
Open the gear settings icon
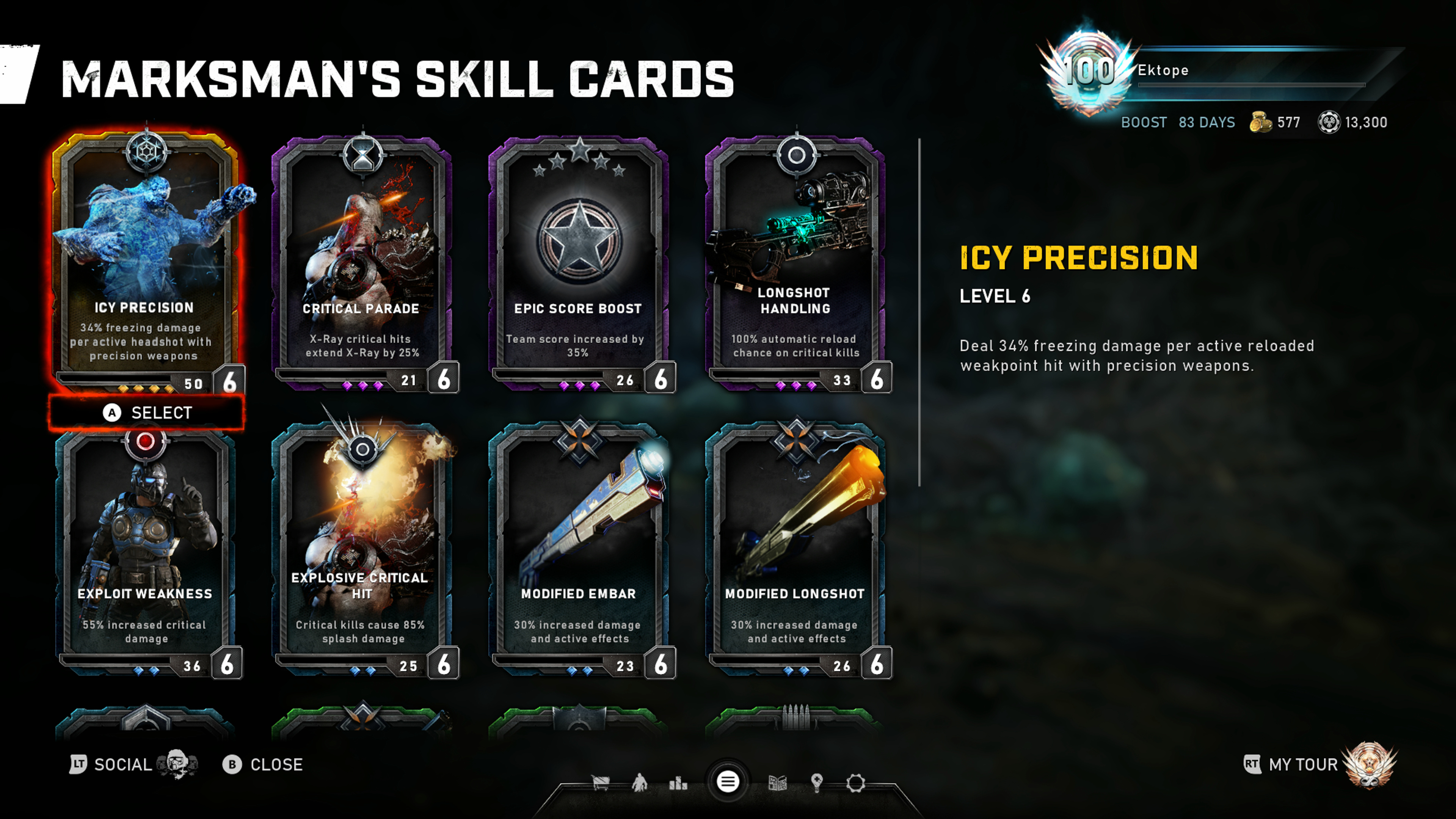(856, 783)
